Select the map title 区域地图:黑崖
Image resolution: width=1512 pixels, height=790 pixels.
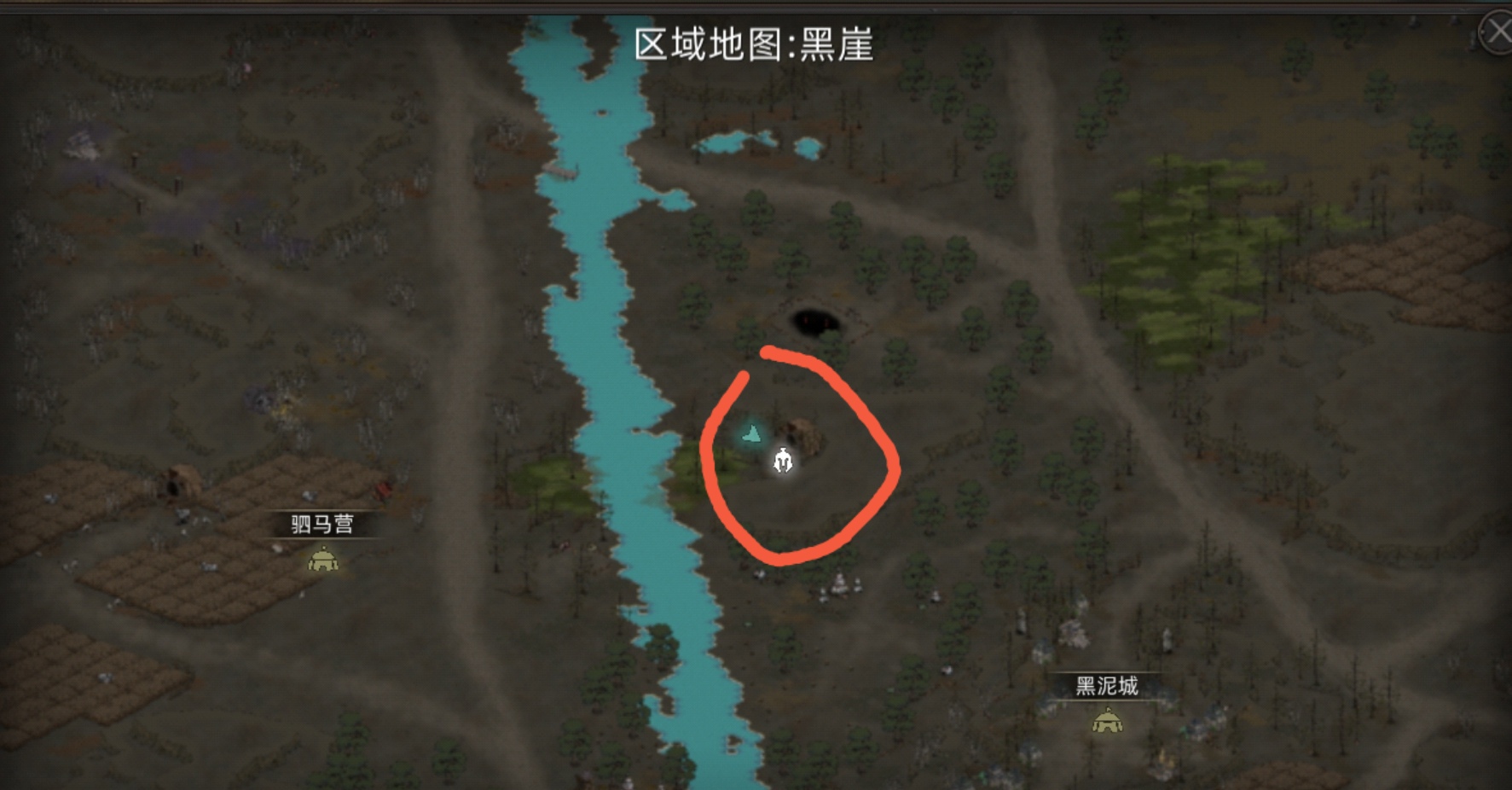pyautogui.click(x=756, y=43)
